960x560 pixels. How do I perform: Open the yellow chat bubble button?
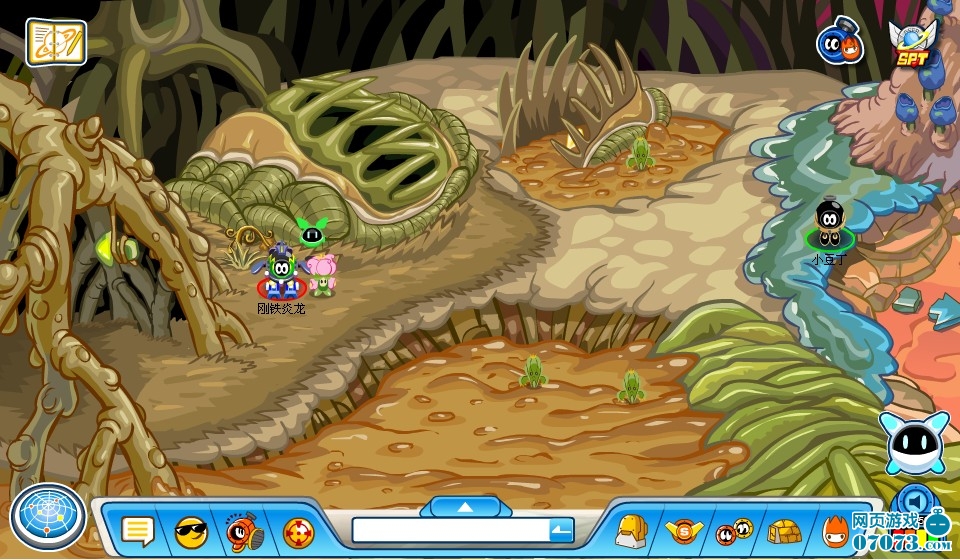(x=137, y=530)
